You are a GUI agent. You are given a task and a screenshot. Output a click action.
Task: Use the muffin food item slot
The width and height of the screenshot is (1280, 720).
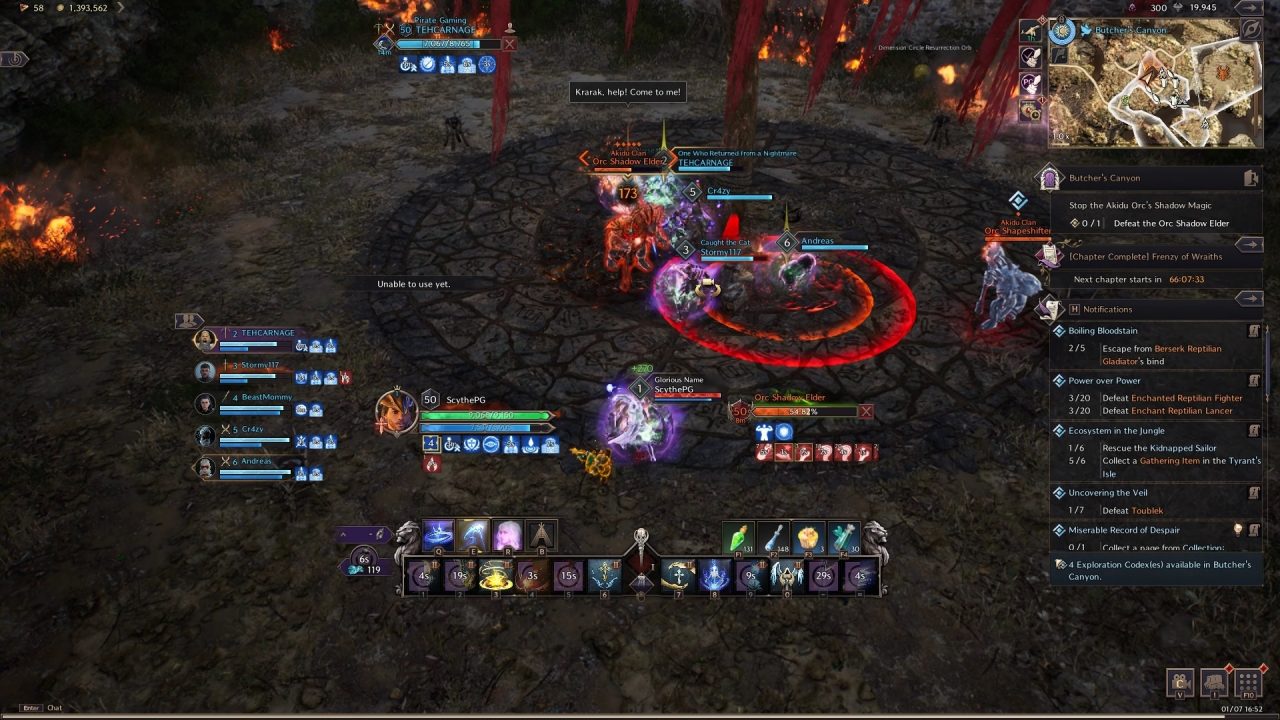[x=808, y=538]
